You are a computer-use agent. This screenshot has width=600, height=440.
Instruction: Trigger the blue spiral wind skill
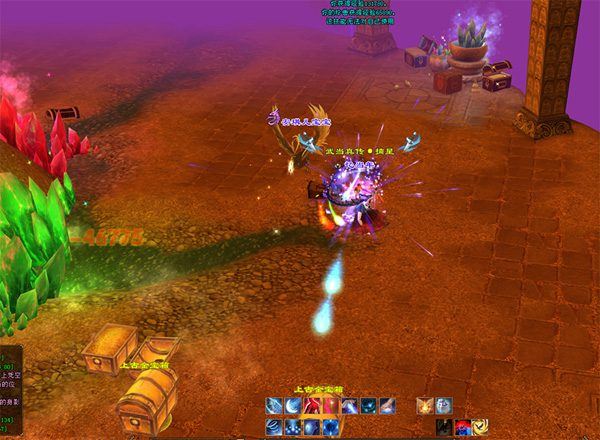pos(273,427)
